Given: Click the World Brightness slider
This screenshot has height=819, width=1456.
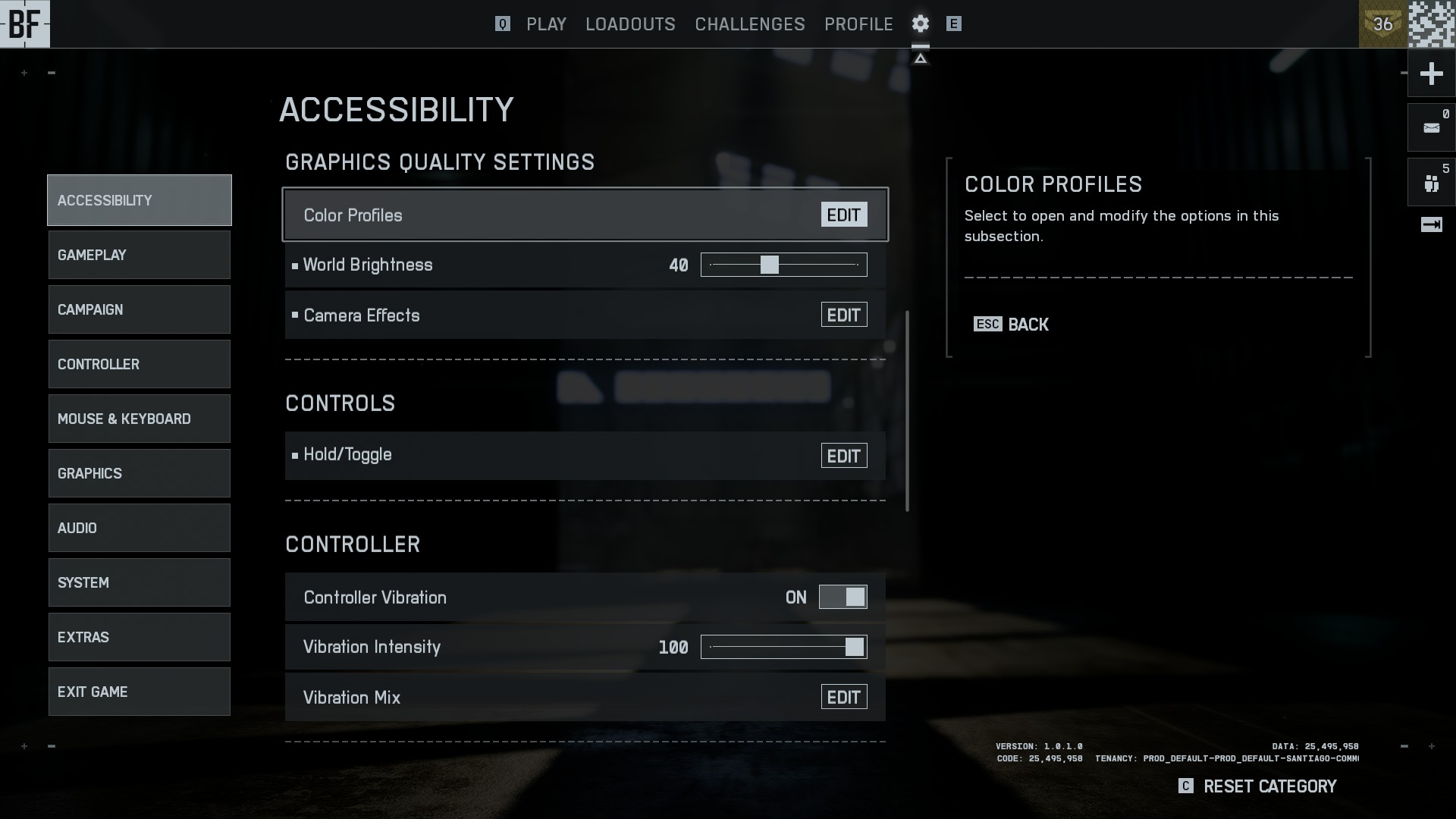Looking at the screenshot, I should pyautogui.click(x=783, y=265).
